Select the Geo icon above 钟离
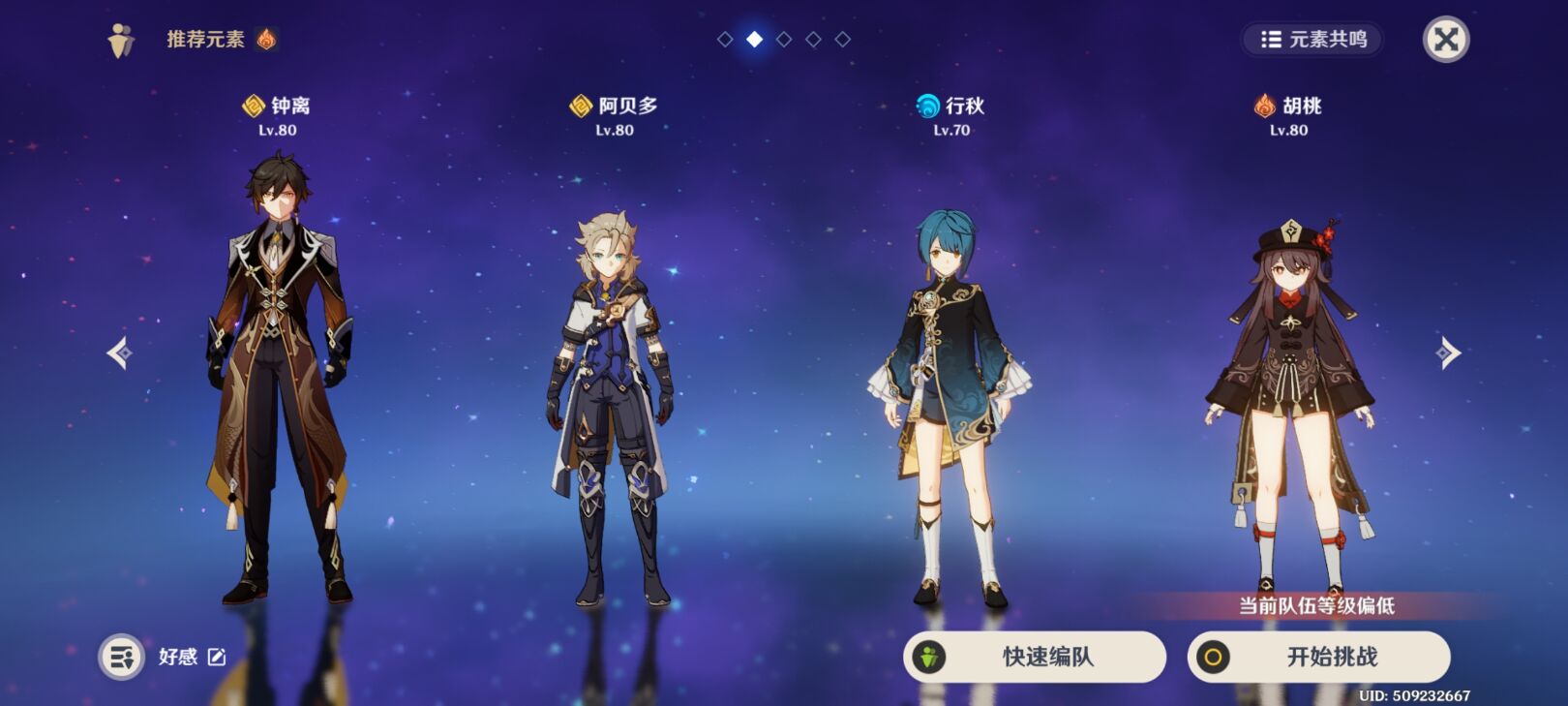 254,107
